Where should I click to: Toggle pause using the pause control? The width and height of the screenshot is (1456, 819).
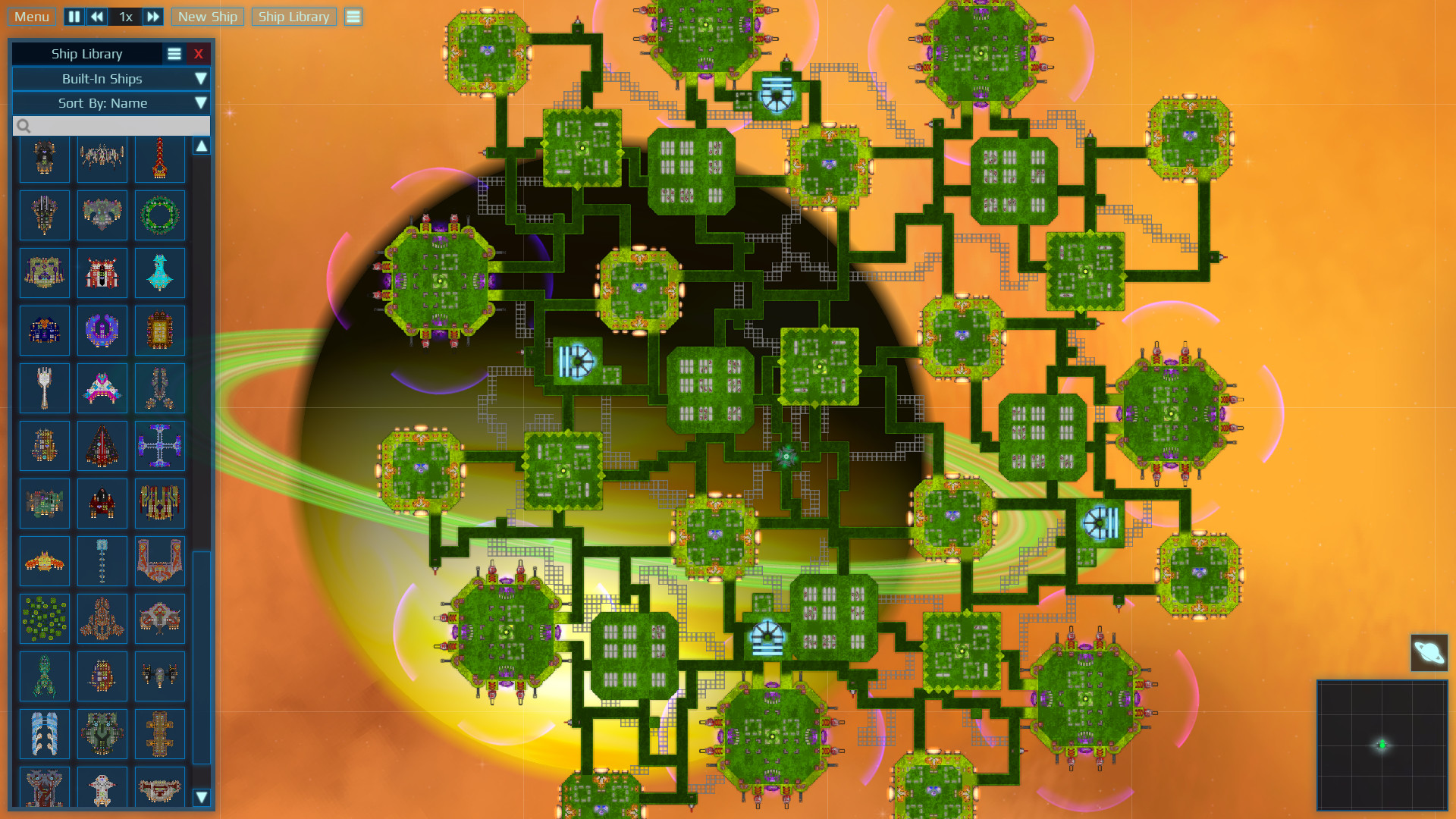coord(74,16)
